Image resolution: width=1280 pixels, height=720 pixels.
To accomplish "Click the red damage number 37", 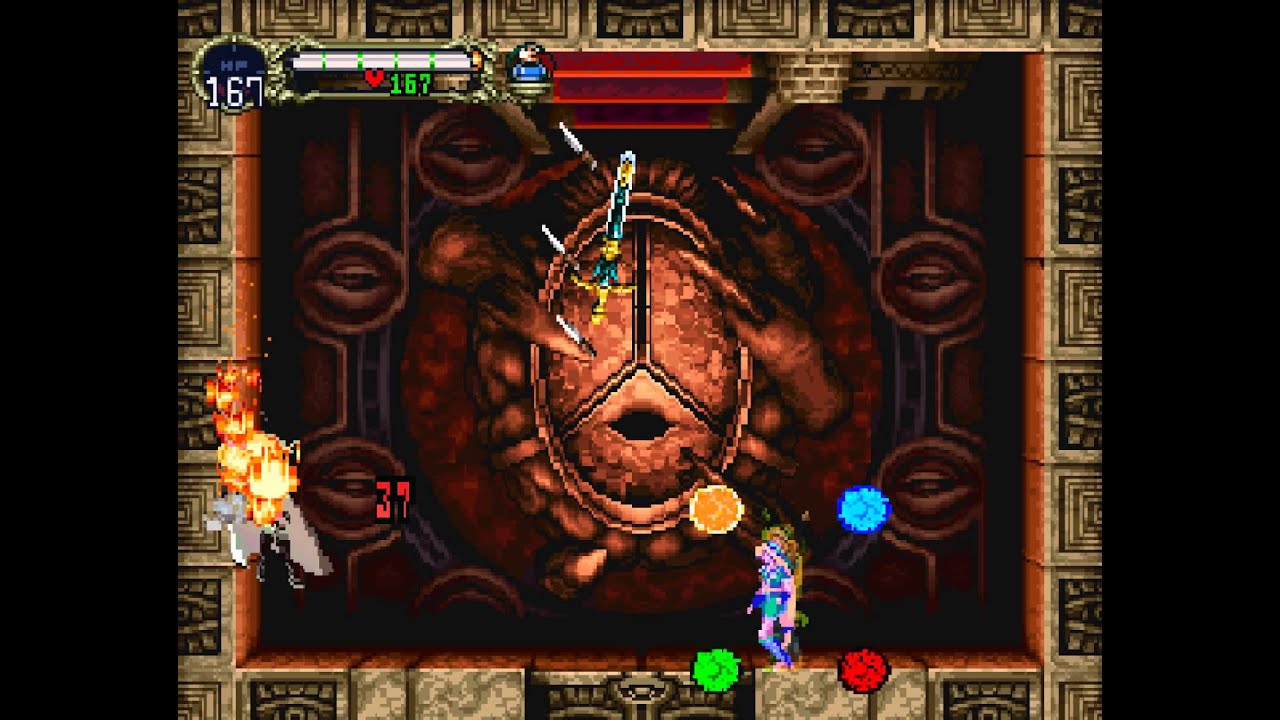I will [390, 497].
